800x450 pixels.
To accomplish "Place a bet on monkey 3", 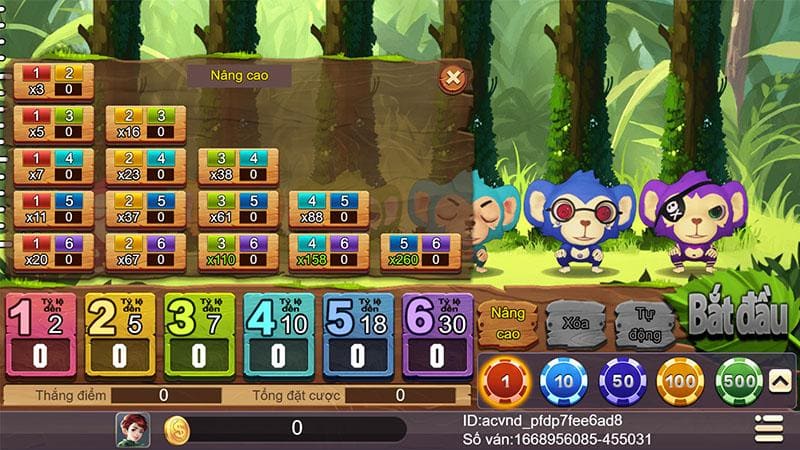I will (198, 335).
